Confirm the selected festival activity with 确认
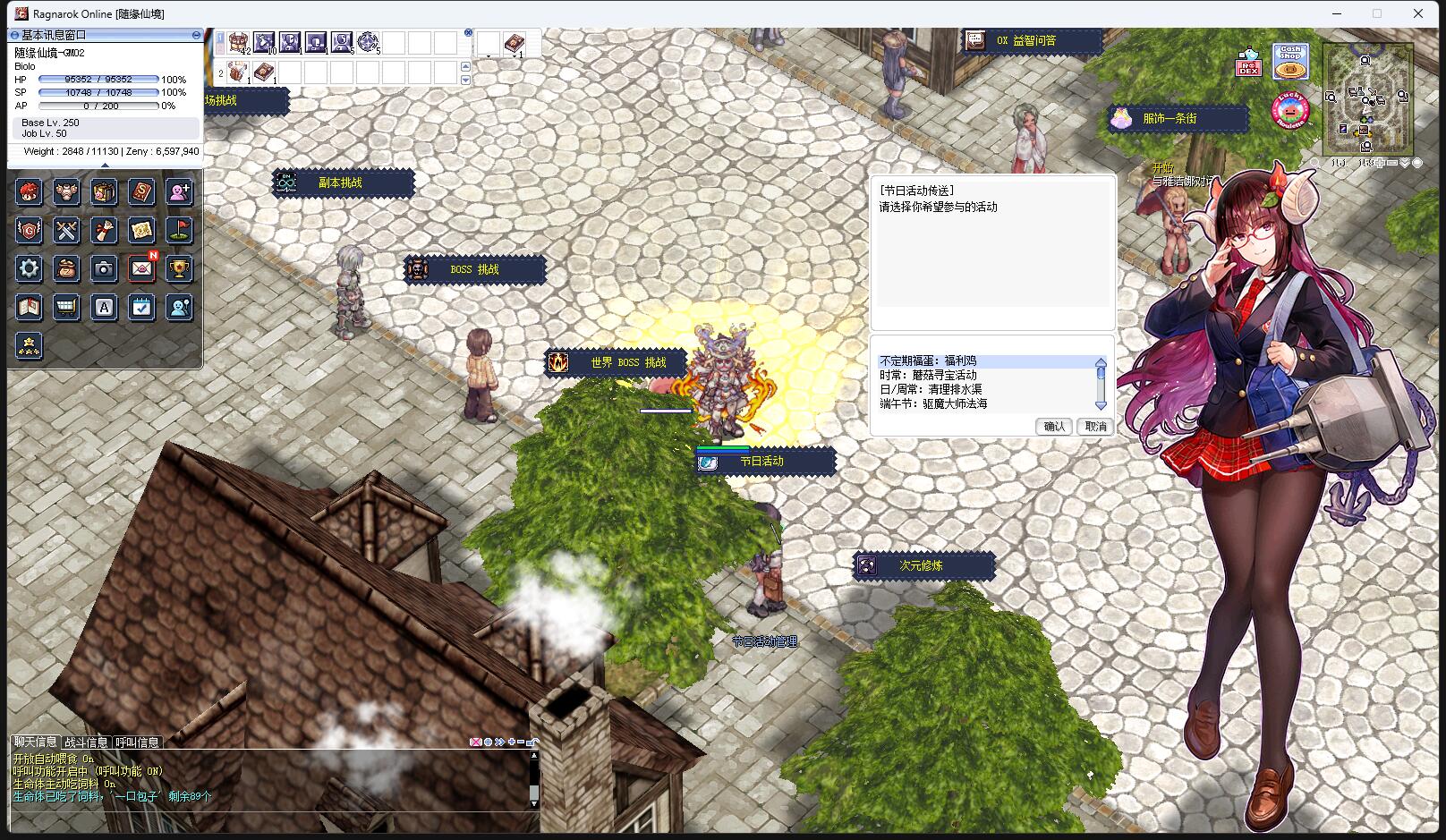This screenshot has width=1446, height=840. pyautogui.click(x=1054, y=427)
